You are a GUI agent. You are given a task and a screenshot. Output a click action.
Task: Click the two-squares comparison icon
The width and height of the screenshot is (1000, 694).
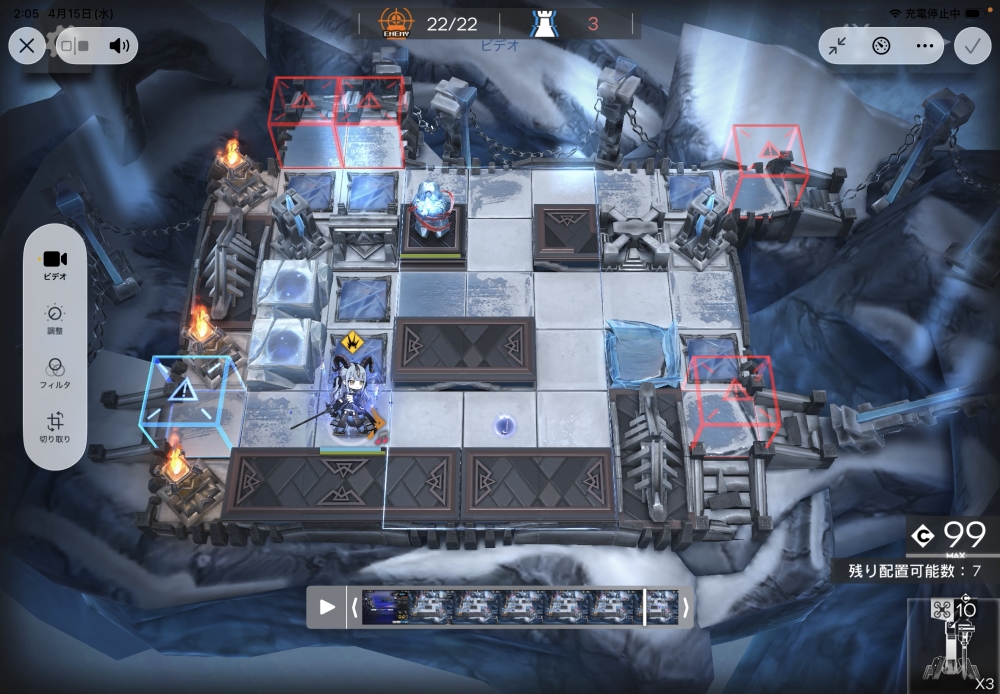(75, 46)
